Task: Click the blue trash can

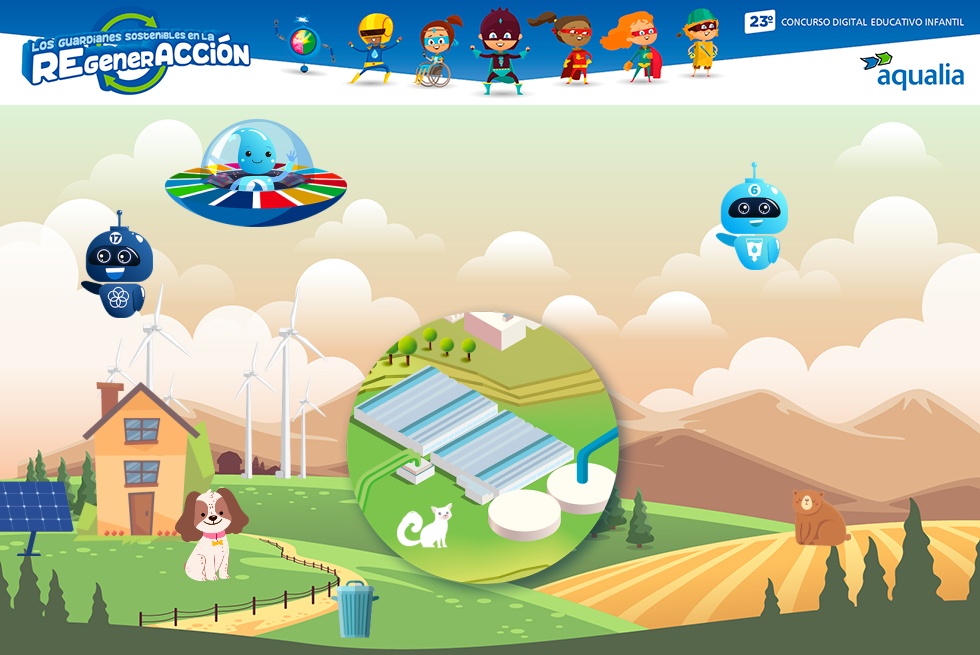Action: (x=355, y=609)
